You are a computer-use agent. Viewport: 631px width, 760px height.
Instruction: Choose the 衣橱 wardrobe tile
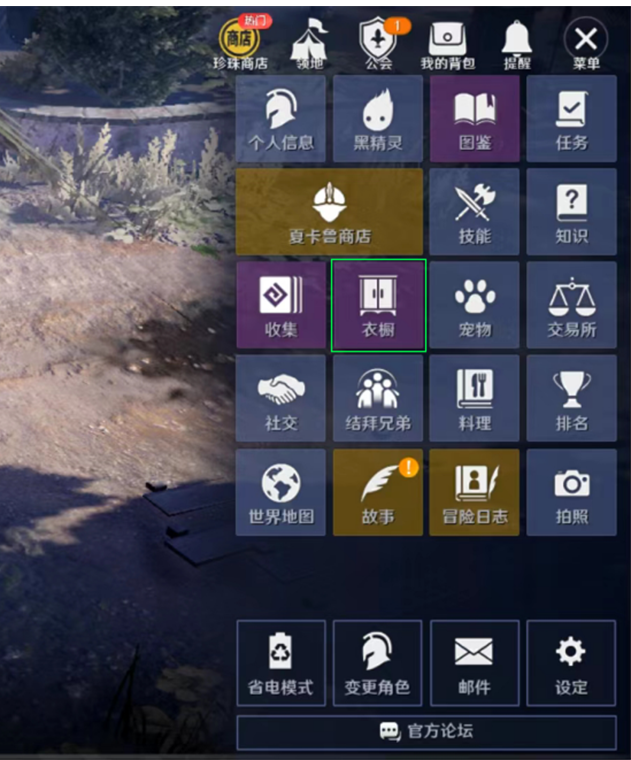click(378, 306)
